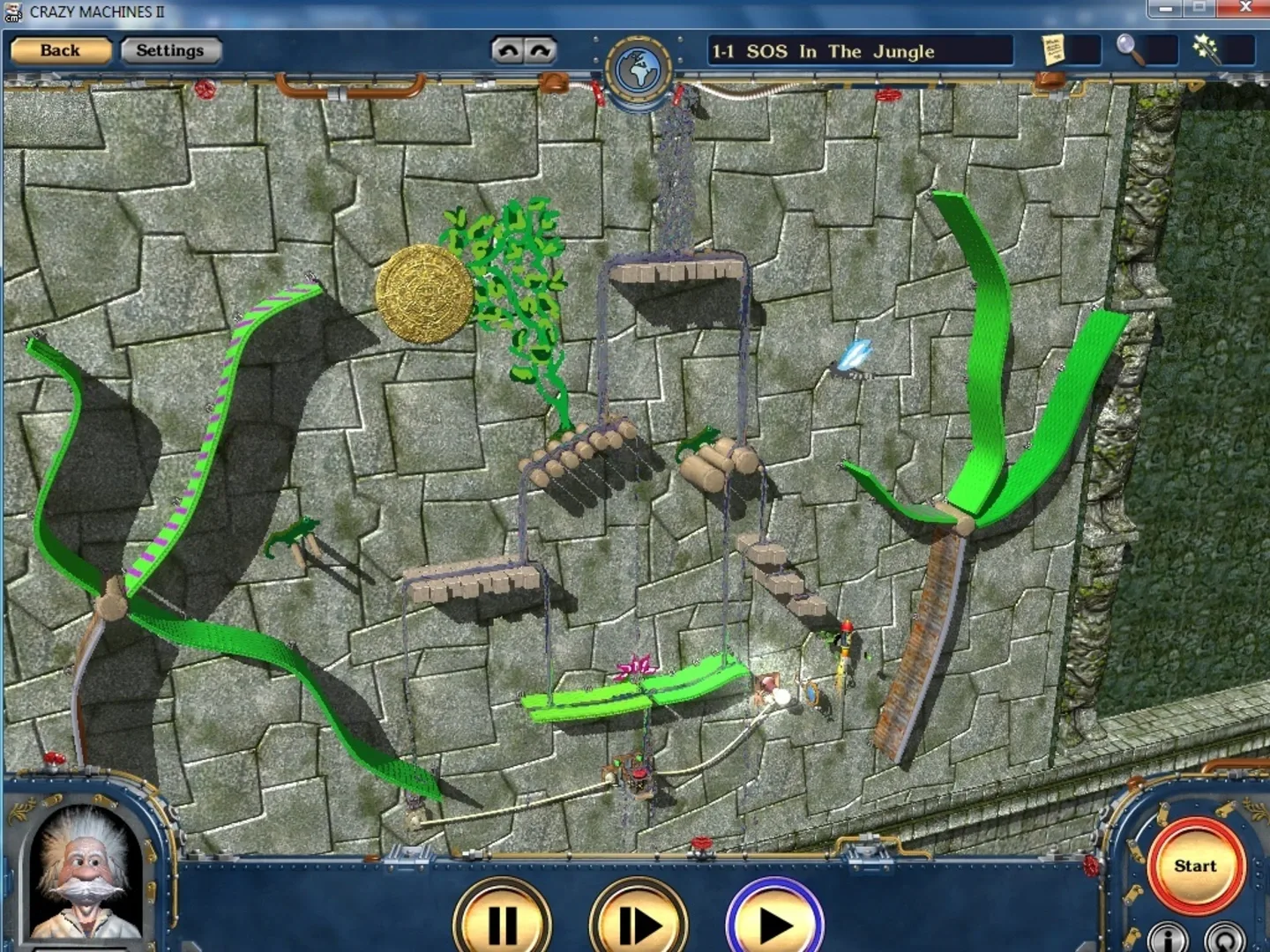Restart the level with the circular arrow icon
Viewport: 1270px width, 952px height.
pos(1226,937)
